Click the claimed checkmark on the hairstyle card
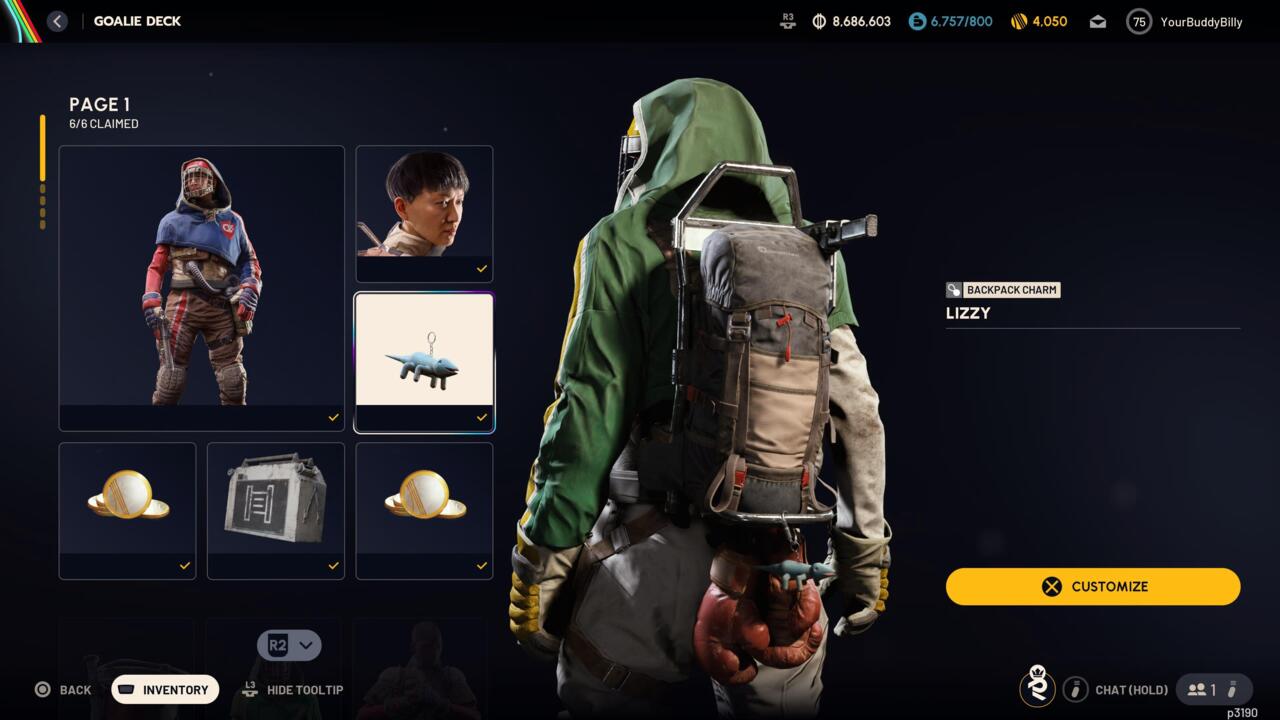The width and height of the screenshot is (1280, 720). (x=481, y=269)
